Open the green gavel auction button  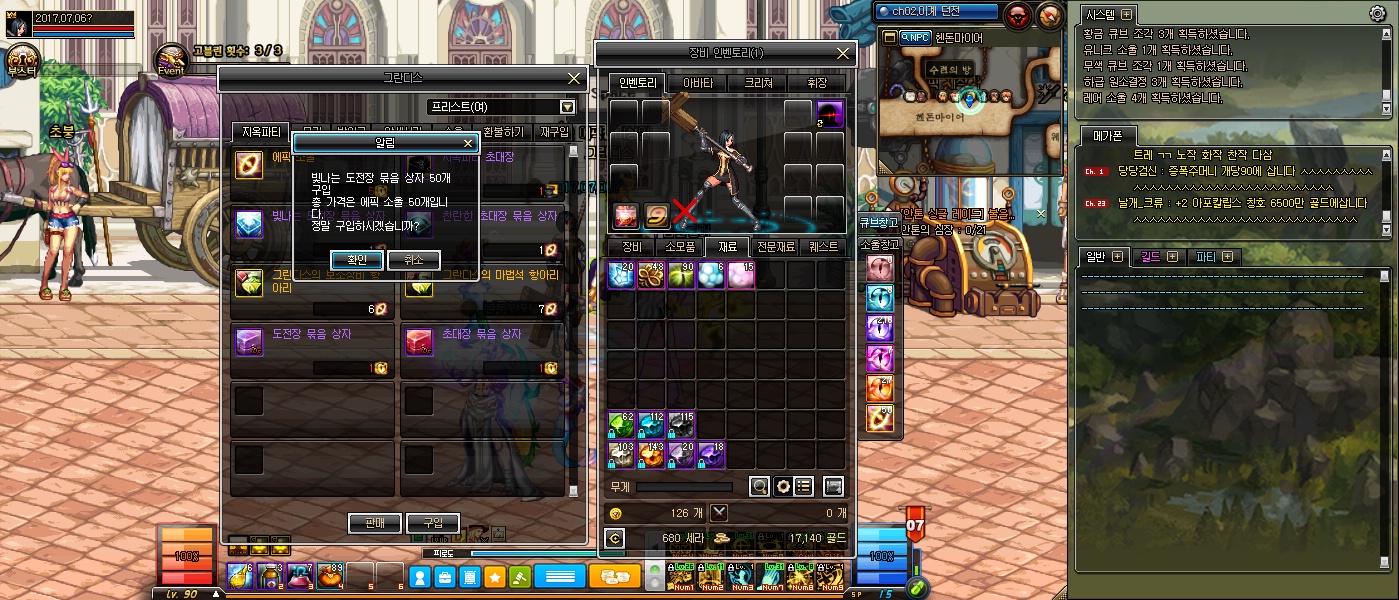[520, 577]
